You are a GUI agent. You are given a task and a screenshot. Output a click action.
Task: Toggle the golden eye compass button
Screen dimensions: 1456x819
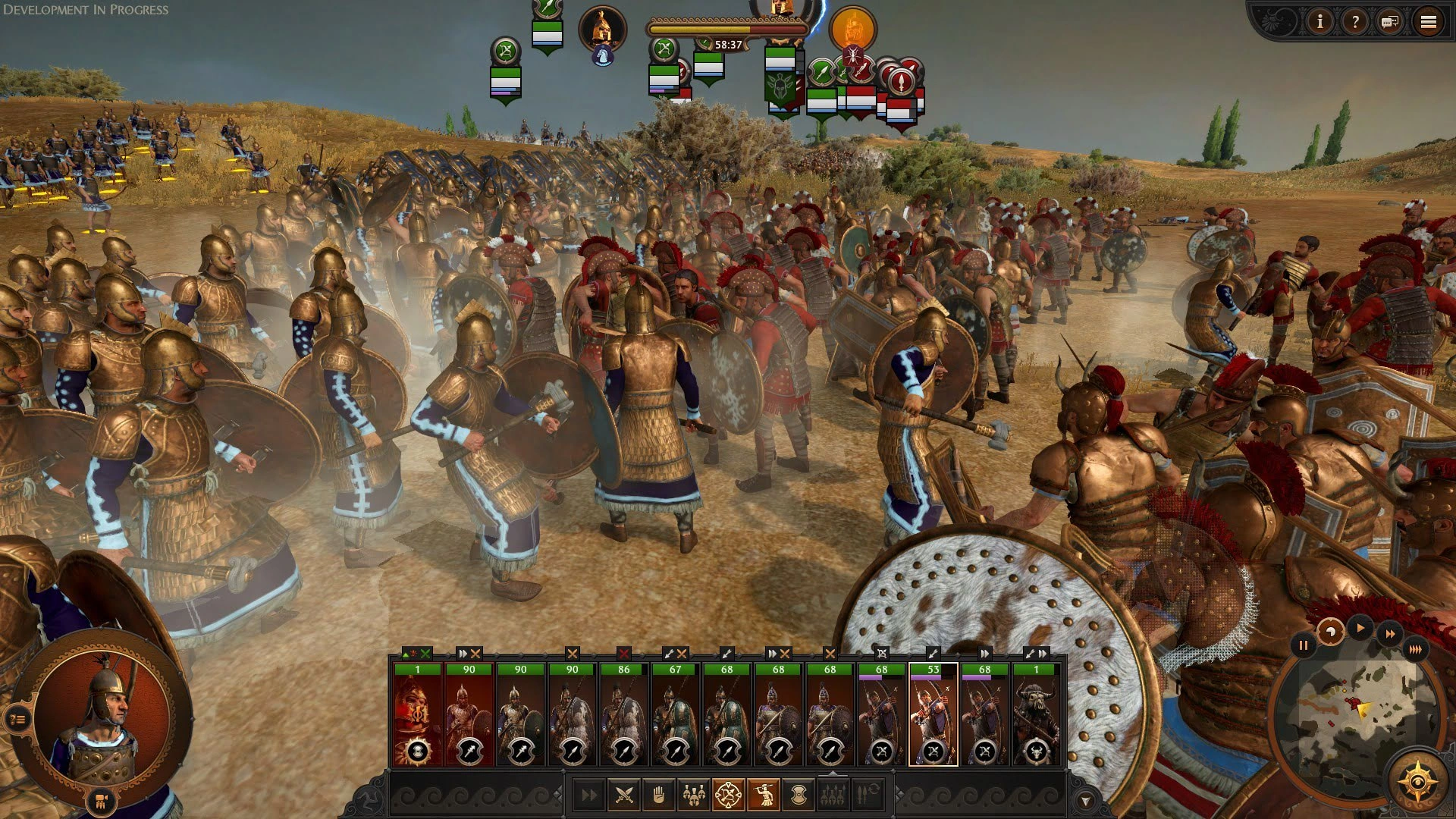(1417, 781)
